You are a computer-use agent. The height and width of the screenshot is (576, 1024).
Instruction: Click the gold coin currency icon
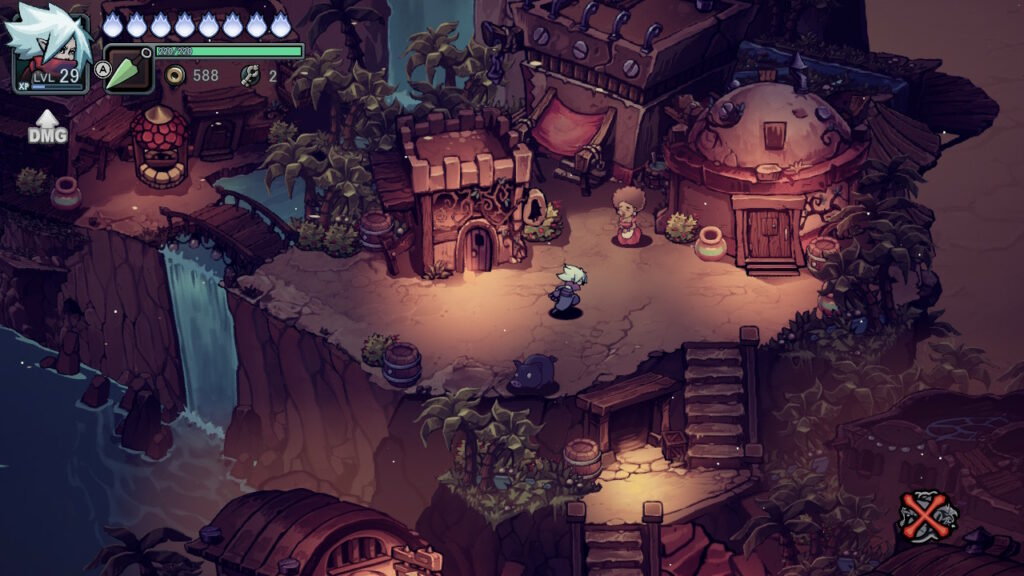click(x=175, y=75)
